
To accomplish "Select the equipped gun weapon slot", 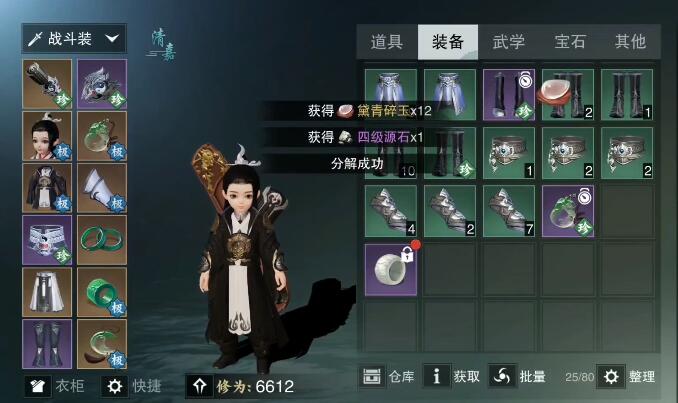I will coord(47,84).
